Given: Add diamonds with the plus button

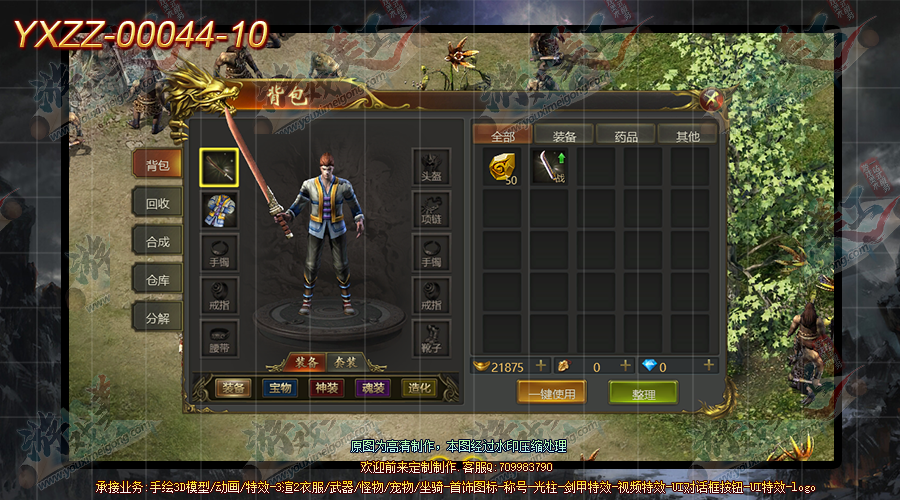Looking at the screenshot, I should (710, 366).
